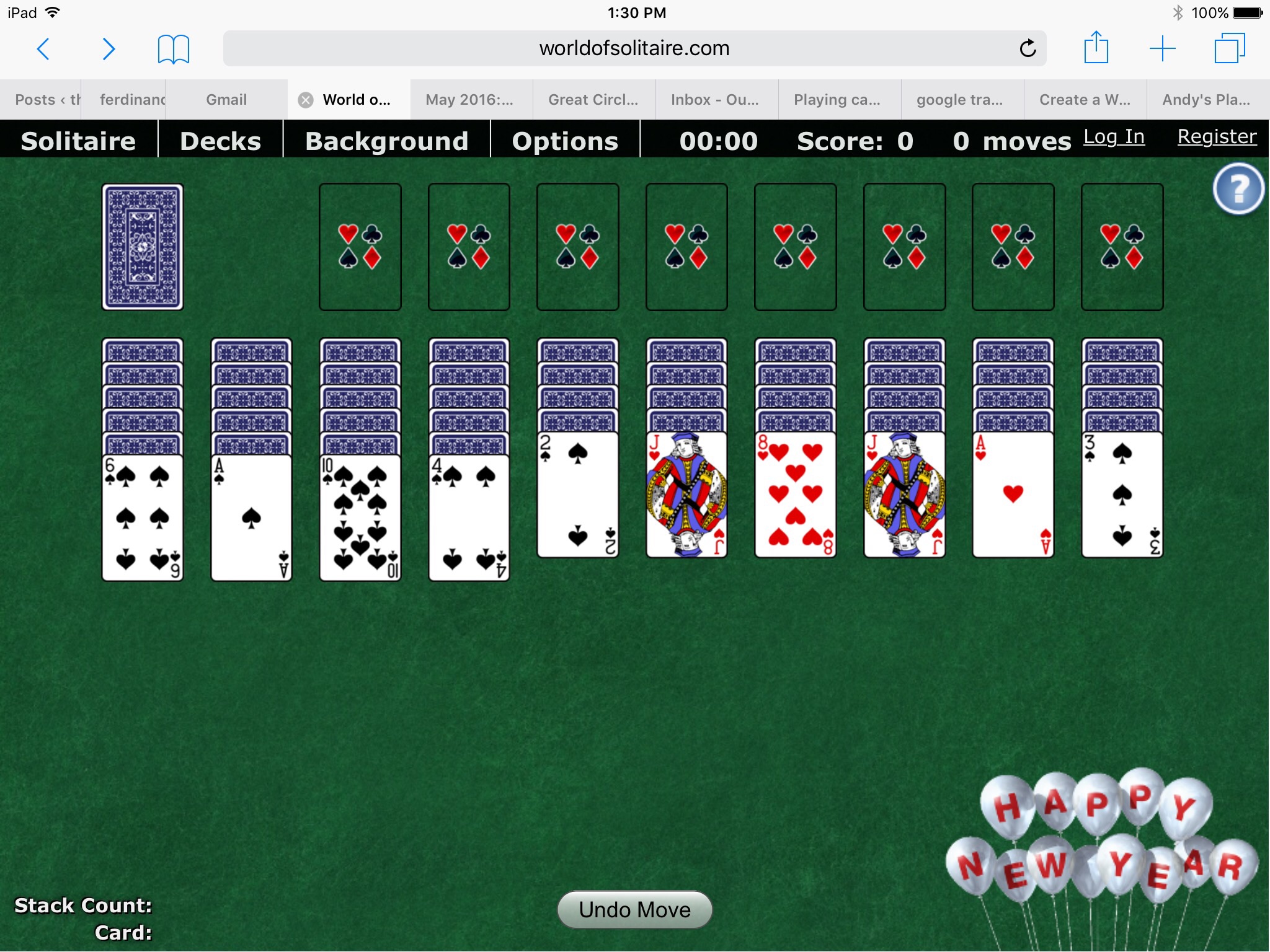This screenshot has width=1270, height=952.
Task: Click an empty foundation slot
Action: pyautogui.click(x=360, y=247)
